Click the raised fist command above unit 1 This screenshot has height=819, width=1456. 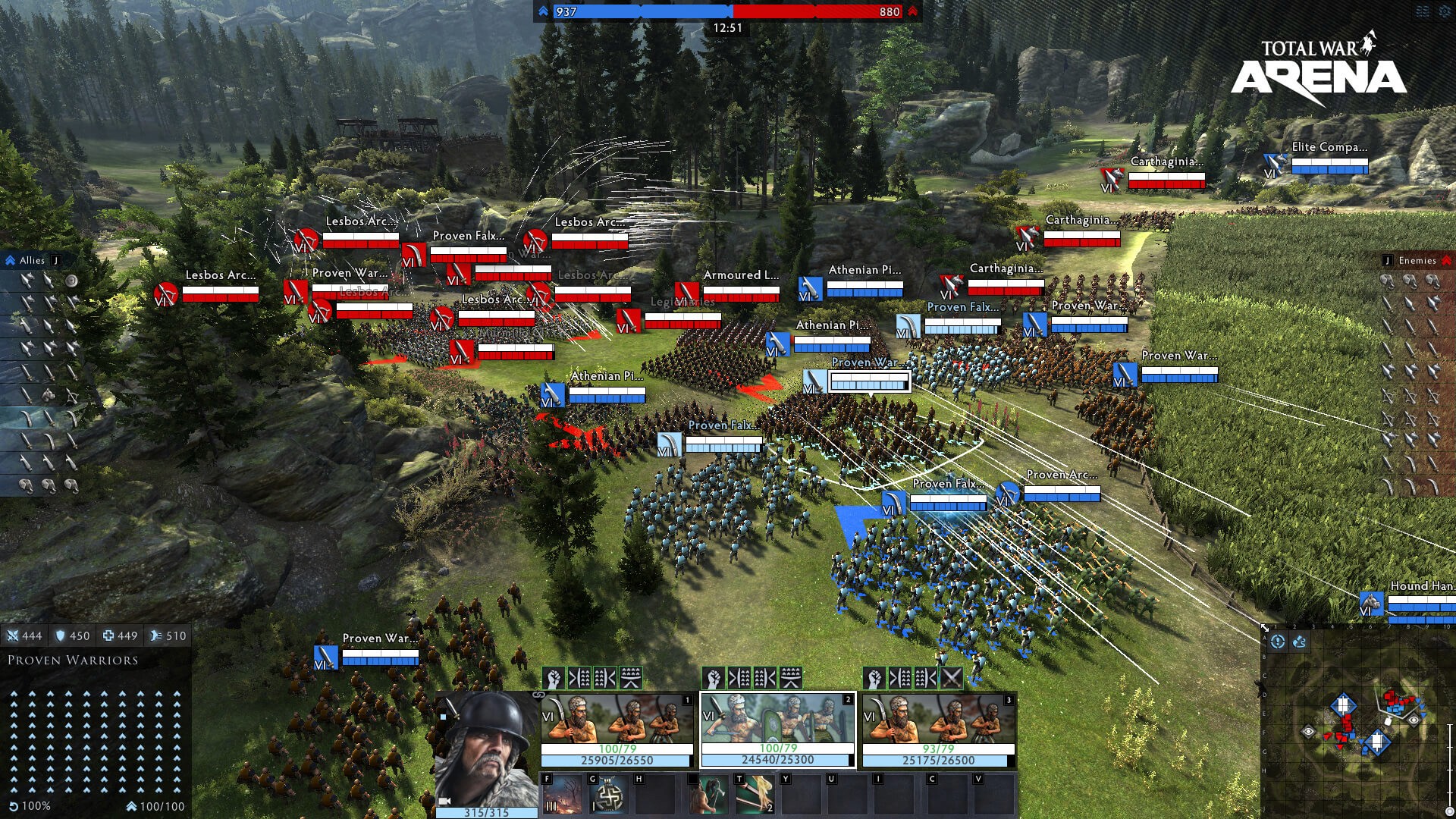554,677
